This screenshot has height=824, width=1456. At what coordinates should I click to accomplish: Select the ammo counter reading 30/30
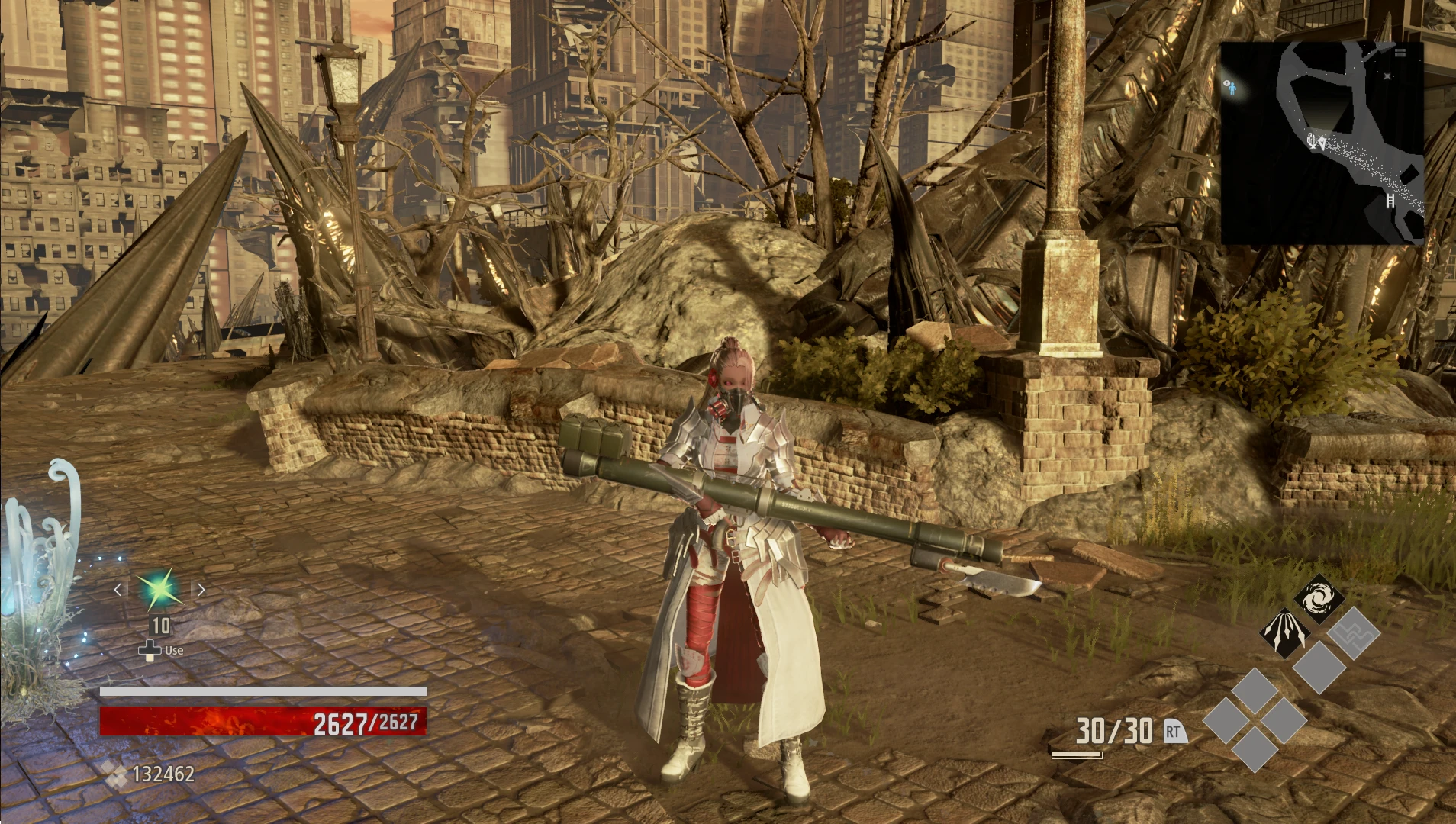tap(1113, 730)
